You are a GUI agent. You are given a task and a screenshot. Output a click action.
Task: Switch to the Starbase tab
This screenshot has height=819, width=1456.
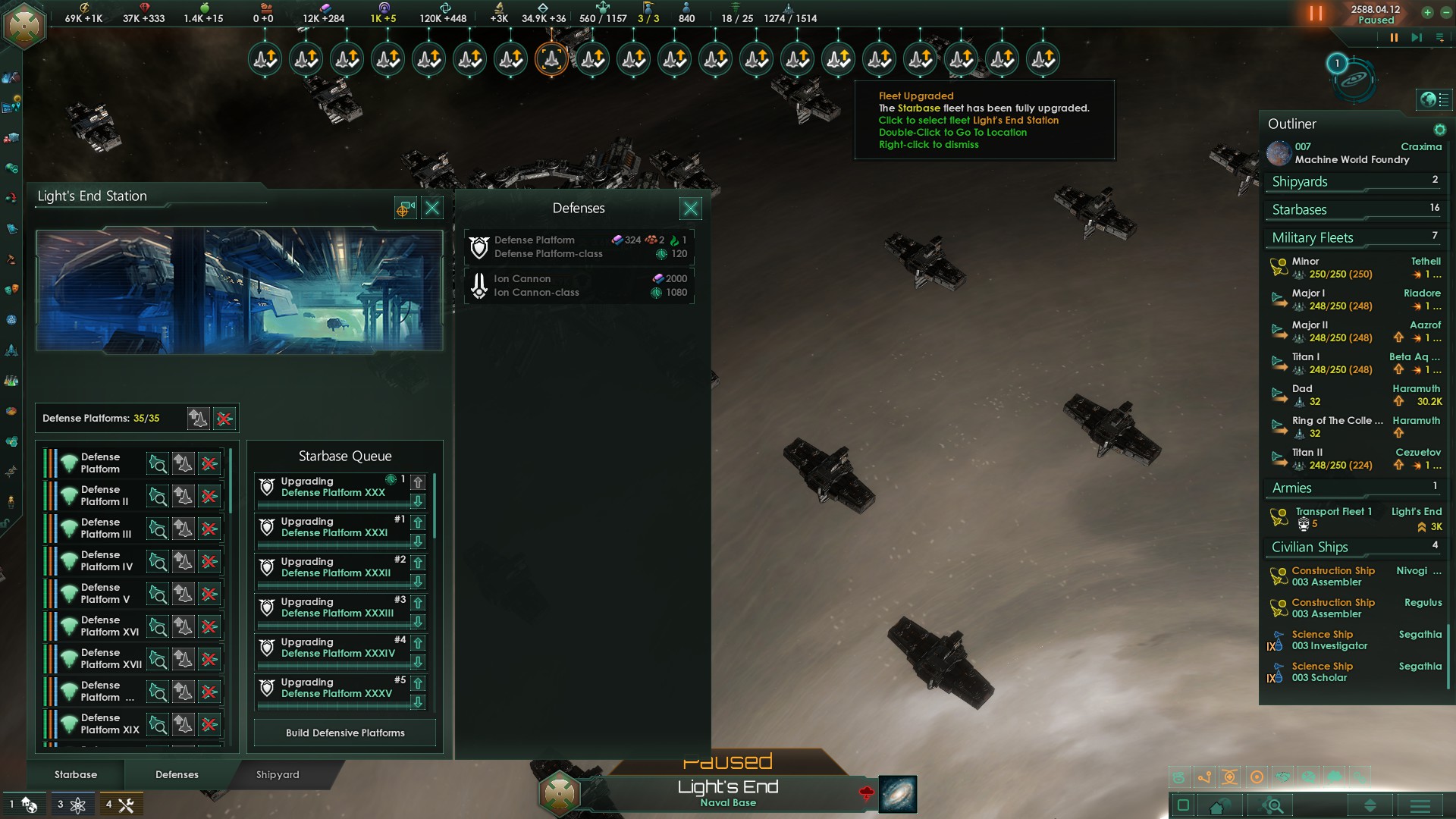(74, 774)
